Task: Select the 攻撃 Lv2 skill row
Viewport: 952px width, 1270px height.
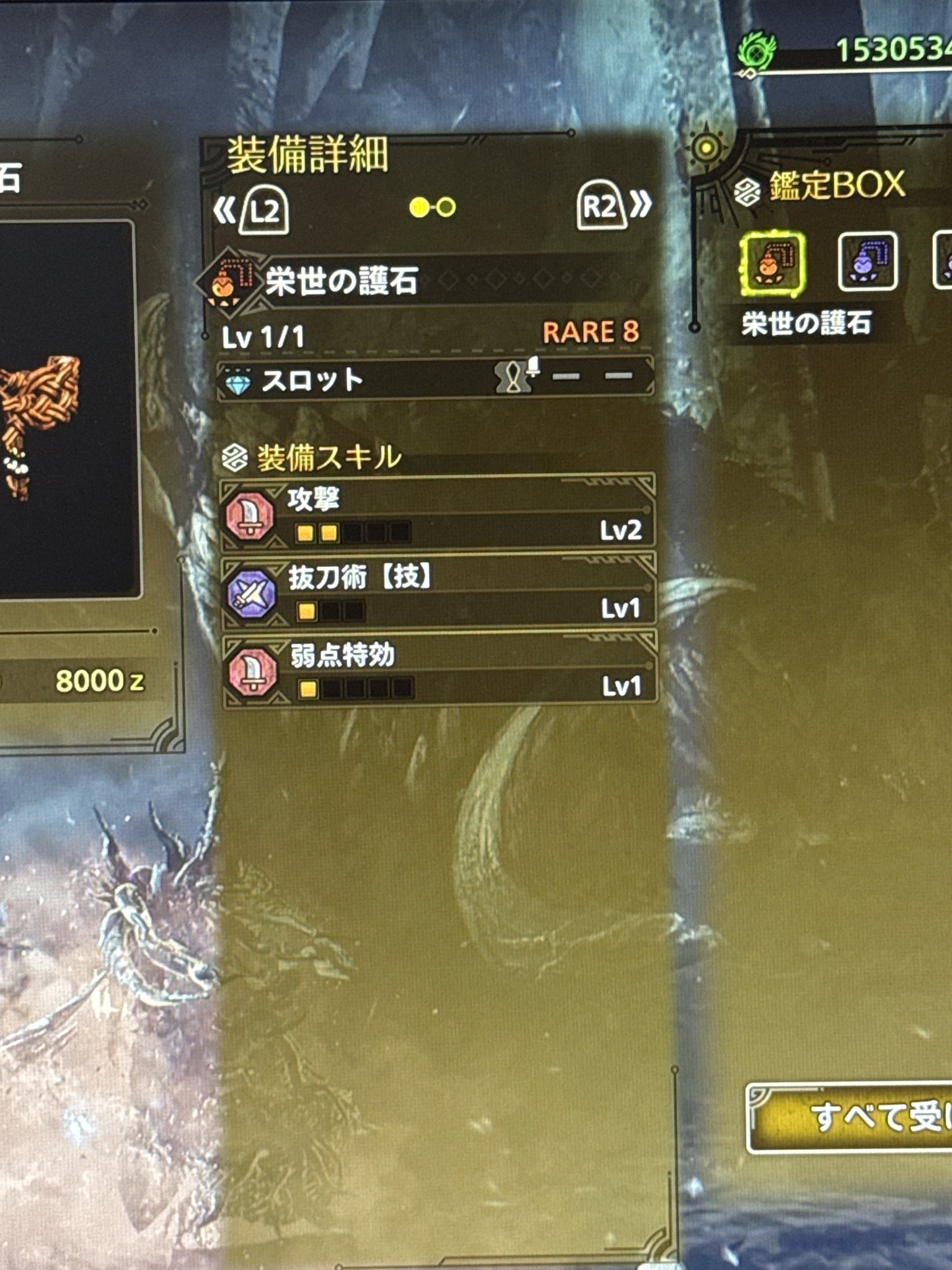Action: [438, 515]
